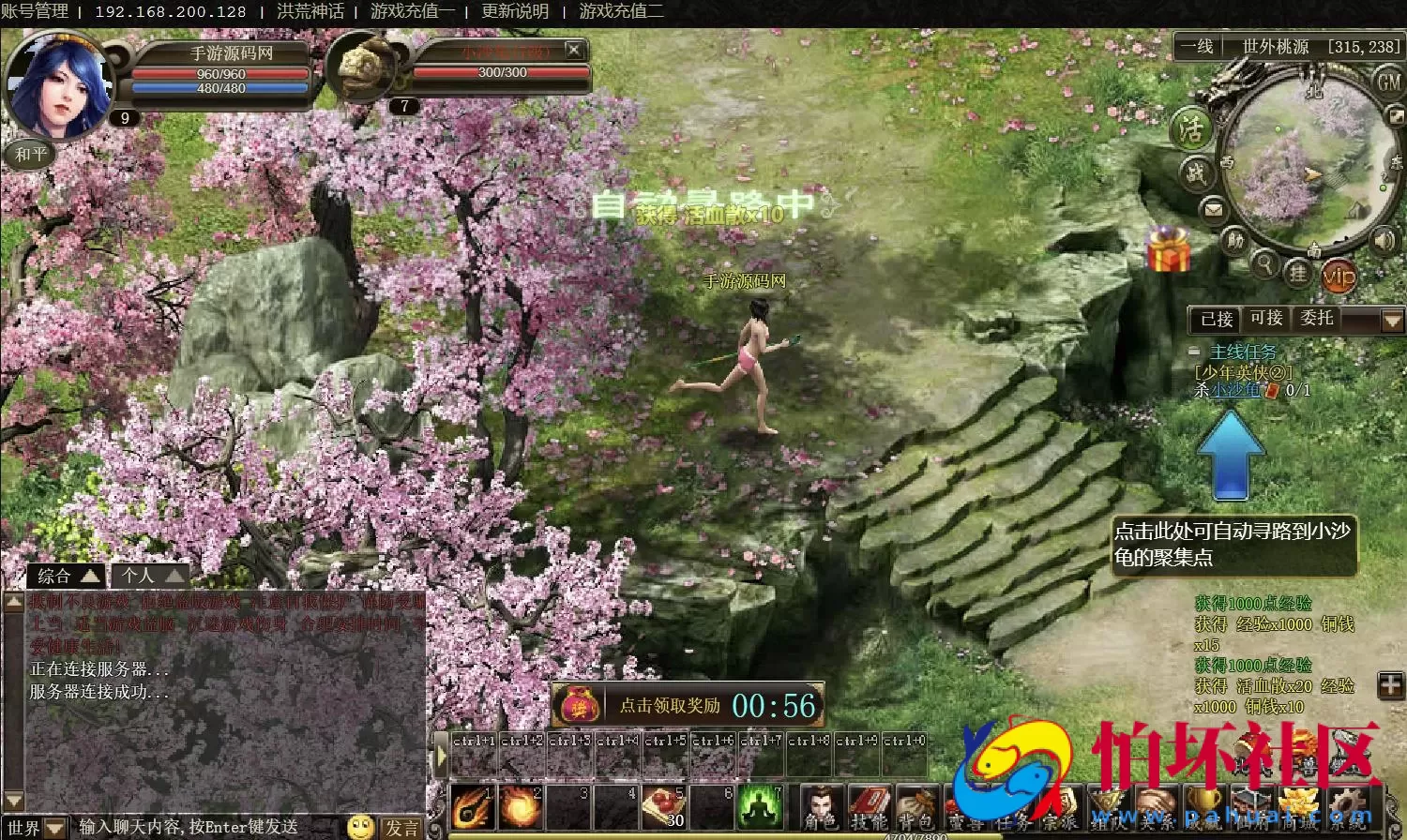Image resolution: width=1407 pixels, height=840 pixels.
Task: Expand the 综合 chat tab arrow
Action: coord(90,575)
